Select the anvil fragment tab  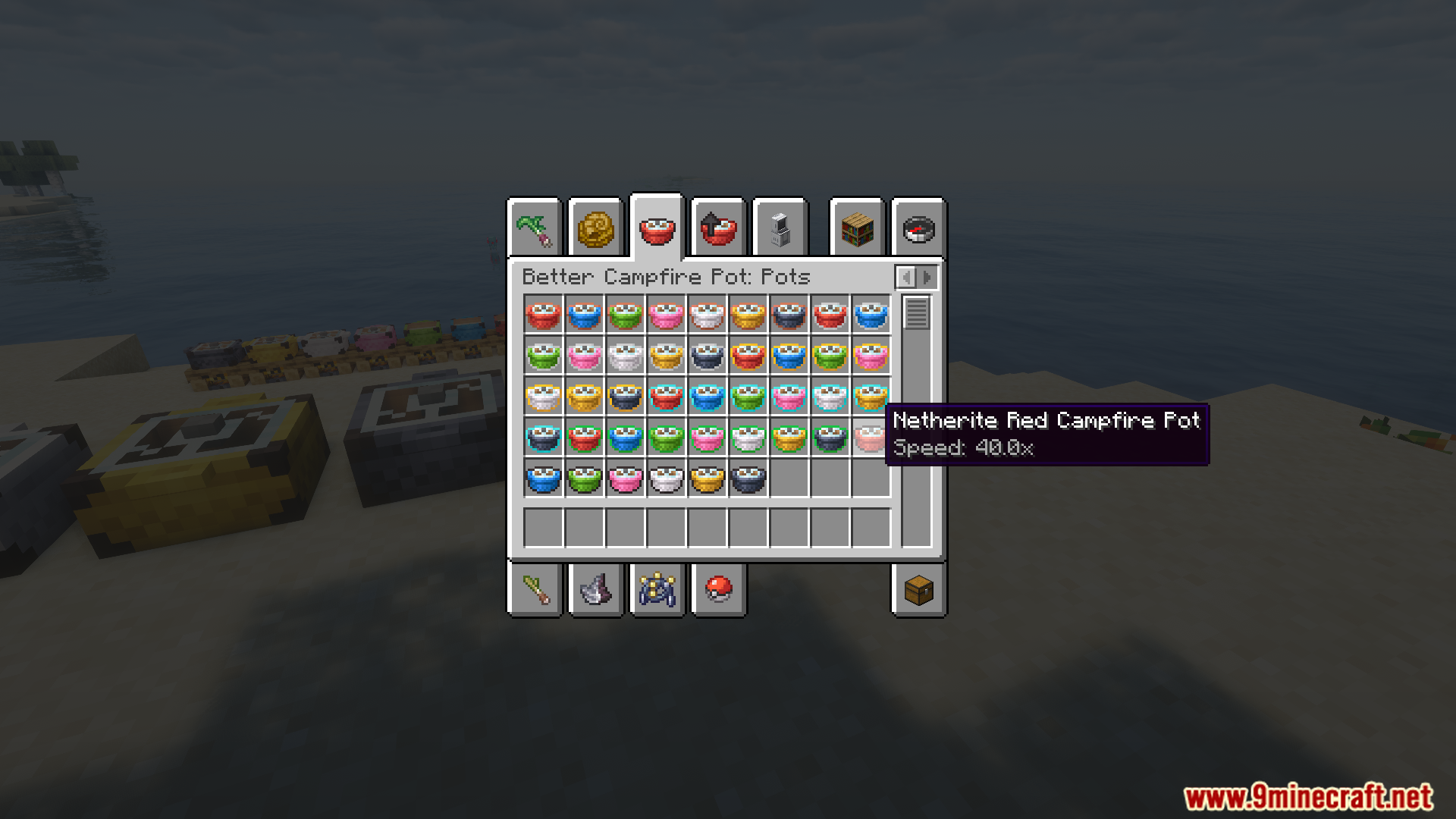click(596, 591)
